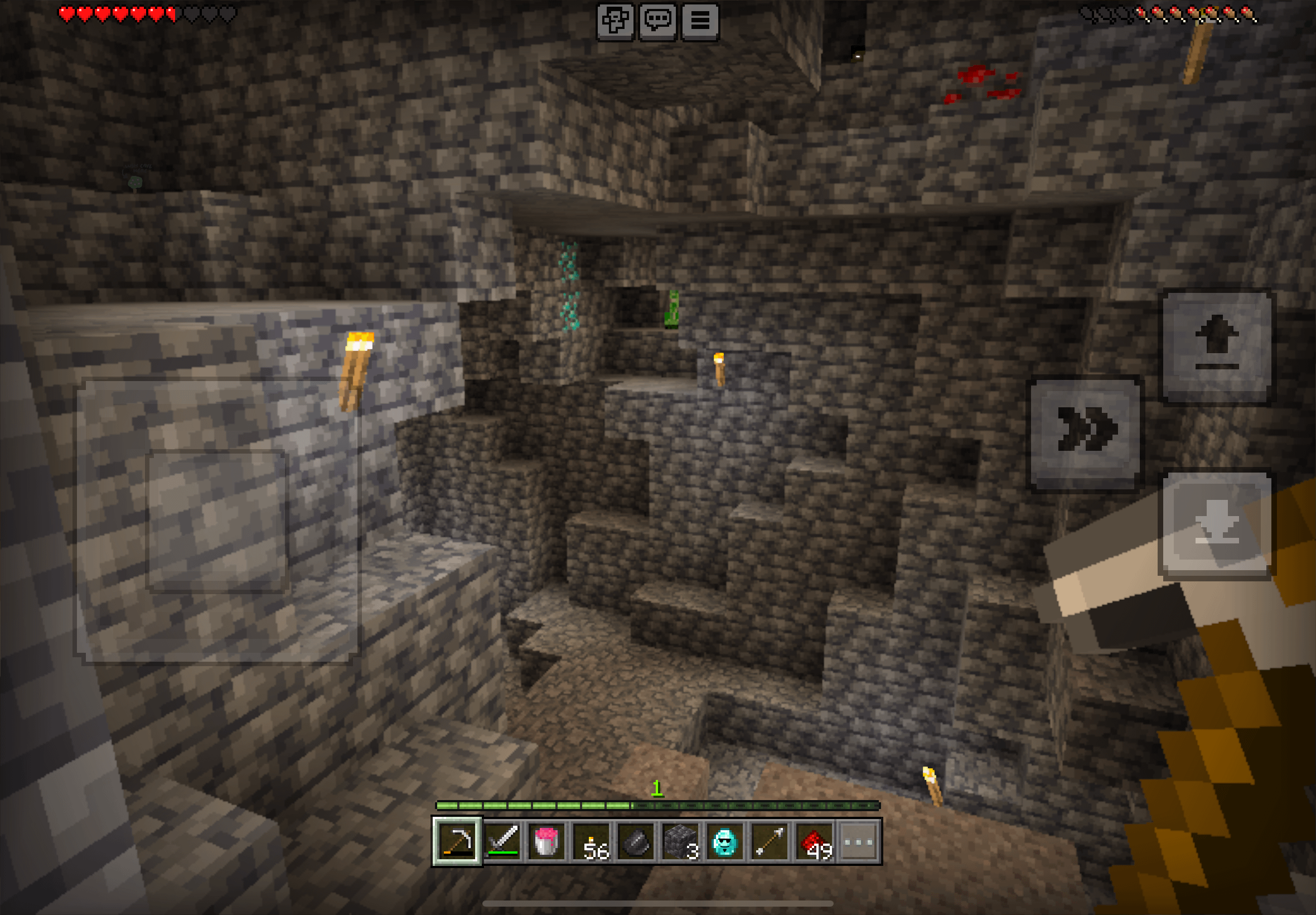Open the emote button
This screenshot has height=915, width=1316.
(x=615, y=22)
